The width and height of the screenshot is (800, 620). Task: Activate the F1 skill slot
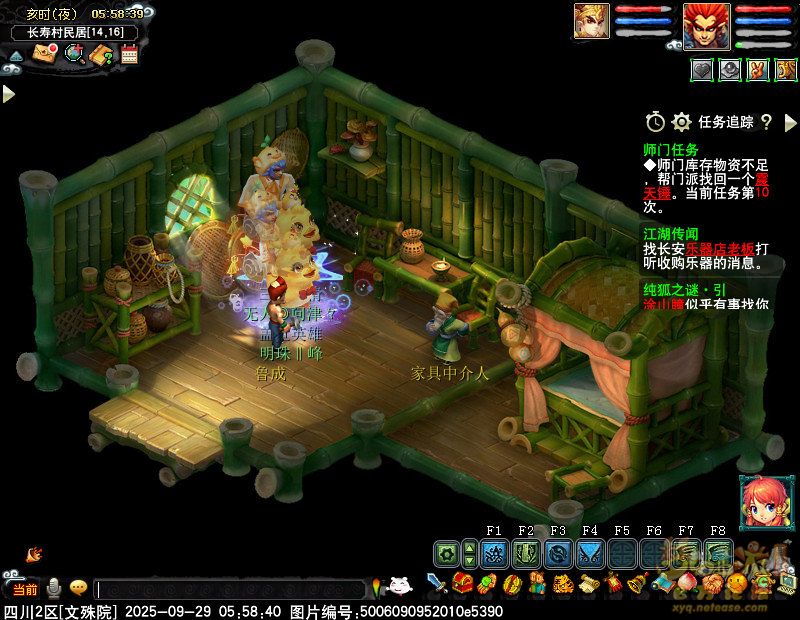pyautogui.click(x=493, y=552)
